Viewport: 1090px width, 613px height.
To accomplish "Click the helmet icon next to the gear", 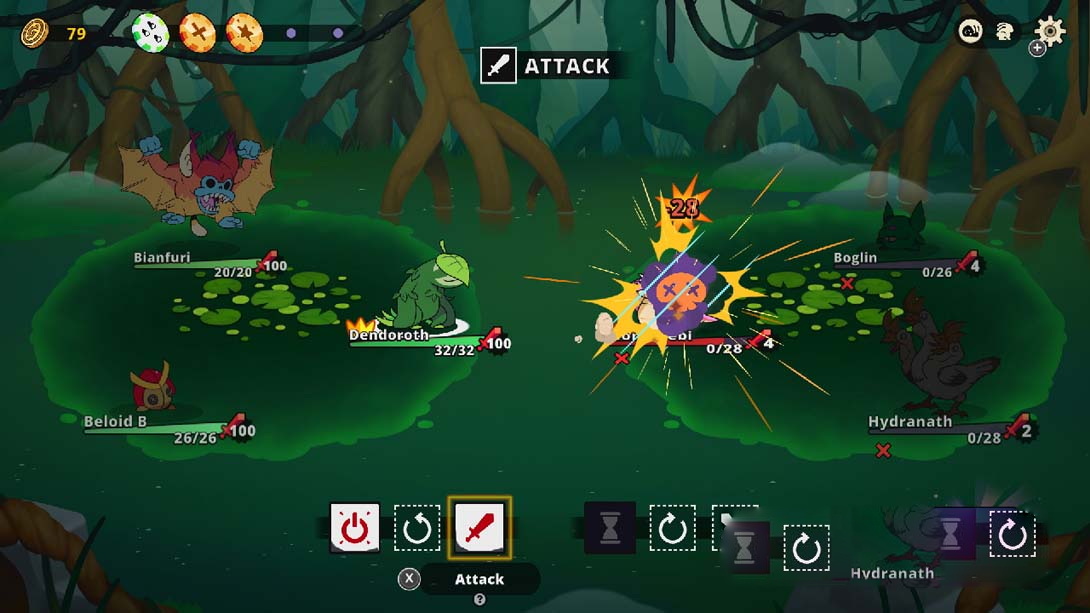I will (x=1005, y=32).
